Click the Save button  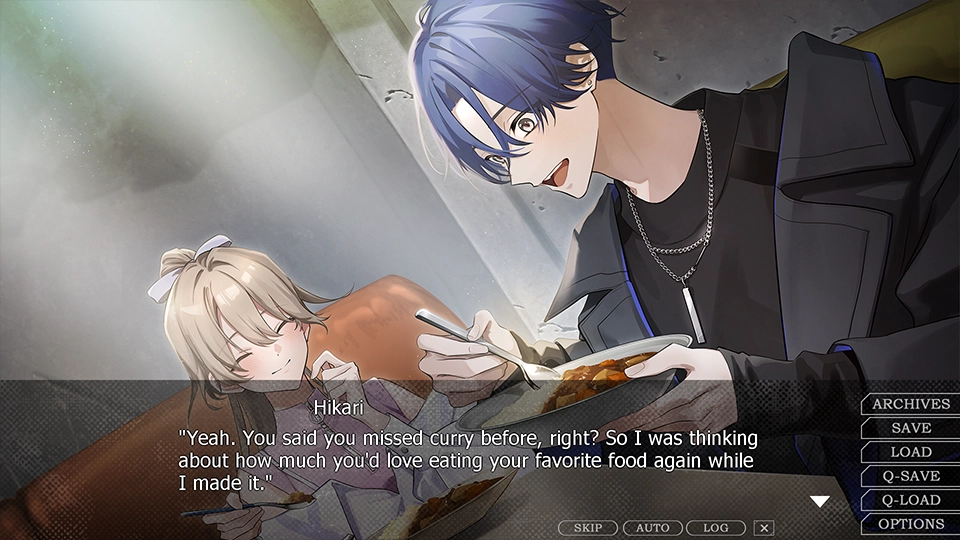point(911,428)
